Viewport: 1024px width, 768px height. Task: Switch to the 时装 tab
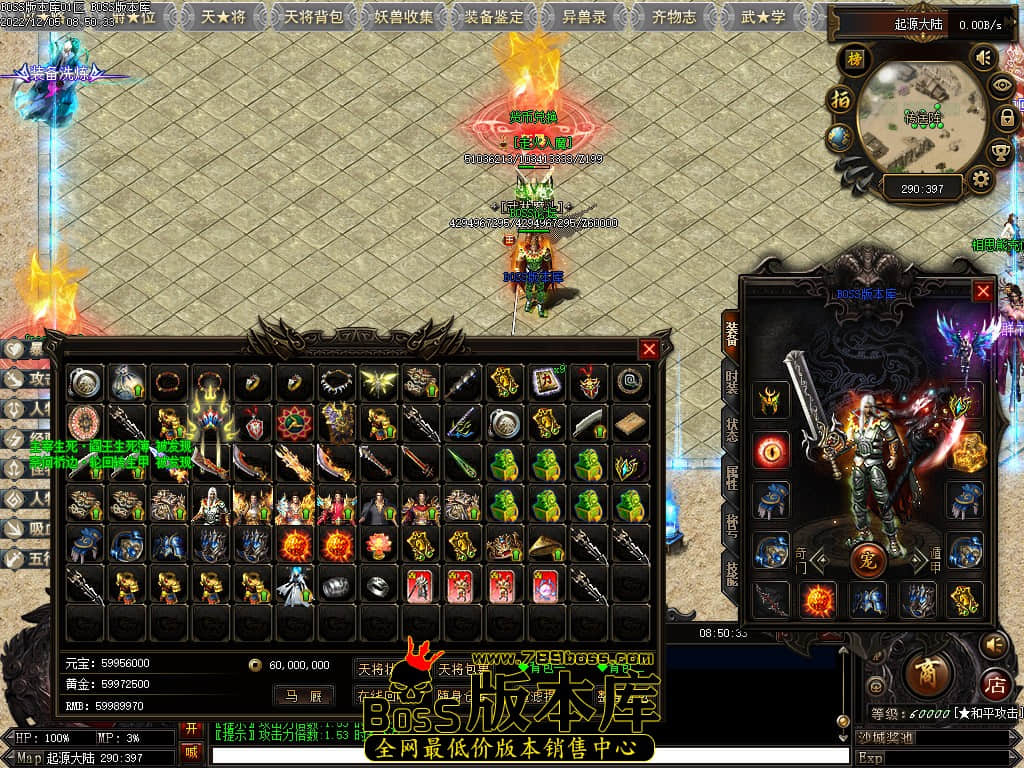point(731,385)
